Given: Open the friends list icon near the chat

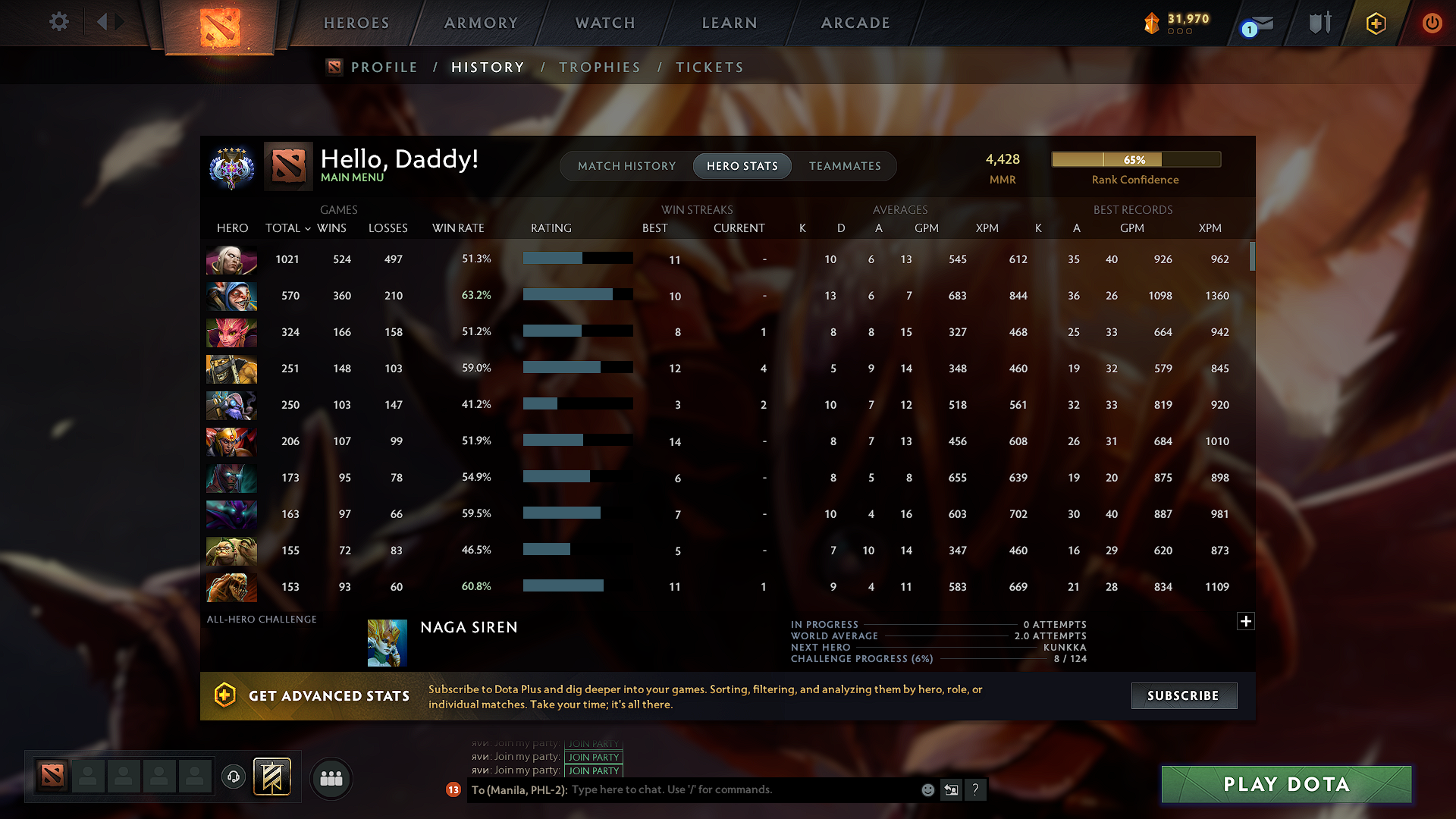Looking at the screenshot, I should [331, 778].
